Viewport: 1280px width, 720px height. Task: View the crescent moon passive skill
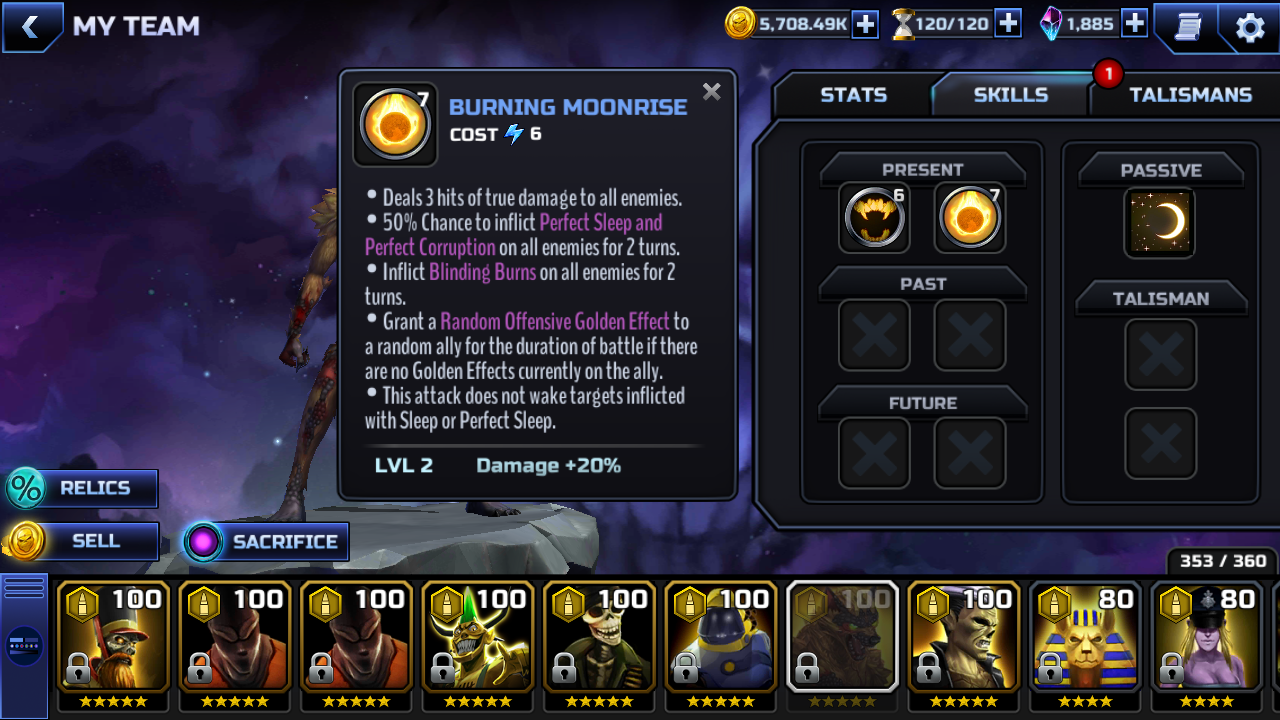coord(1160,222)
